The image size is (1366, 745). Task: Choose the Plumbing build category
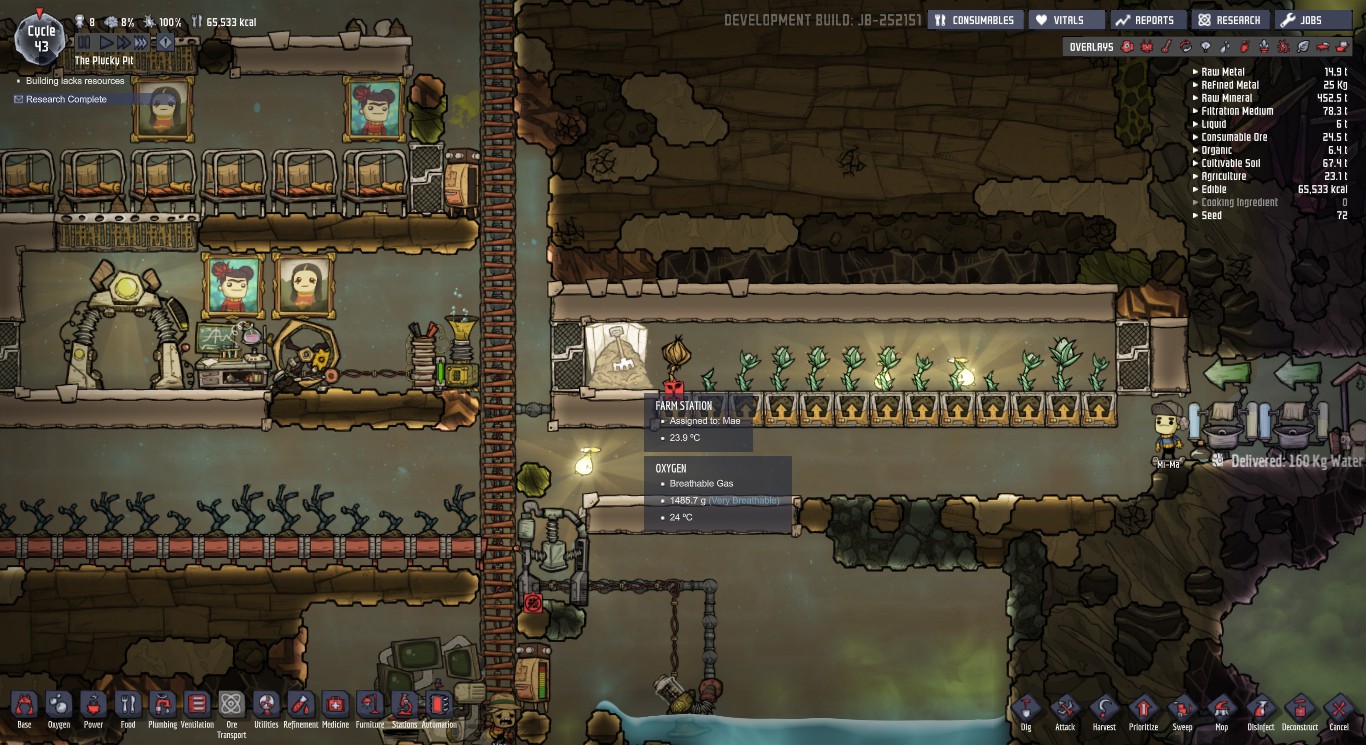(162, 706)
